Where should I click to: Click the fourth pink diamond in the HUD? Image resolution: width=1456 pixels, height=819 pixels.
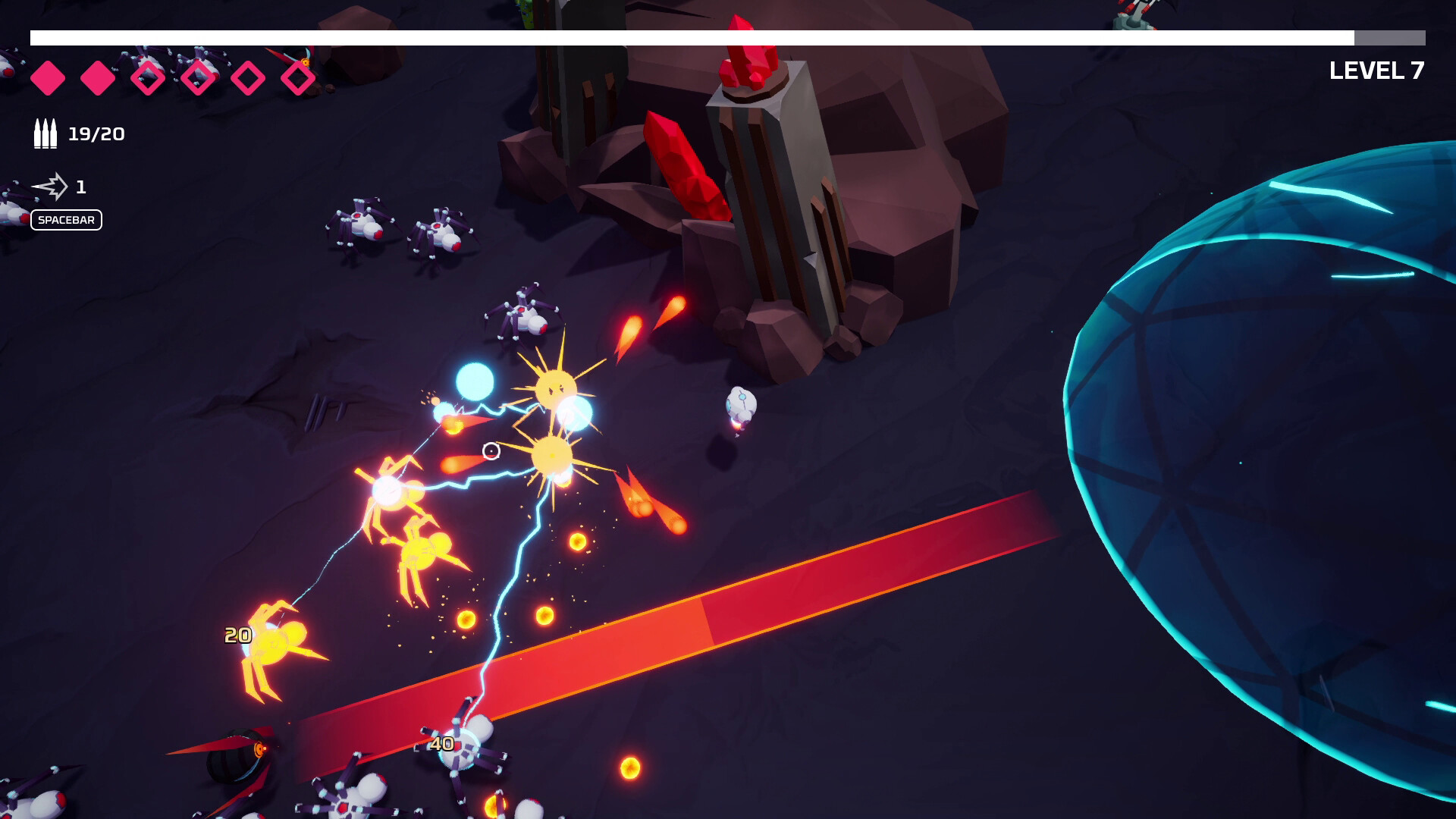coord(199,76)
